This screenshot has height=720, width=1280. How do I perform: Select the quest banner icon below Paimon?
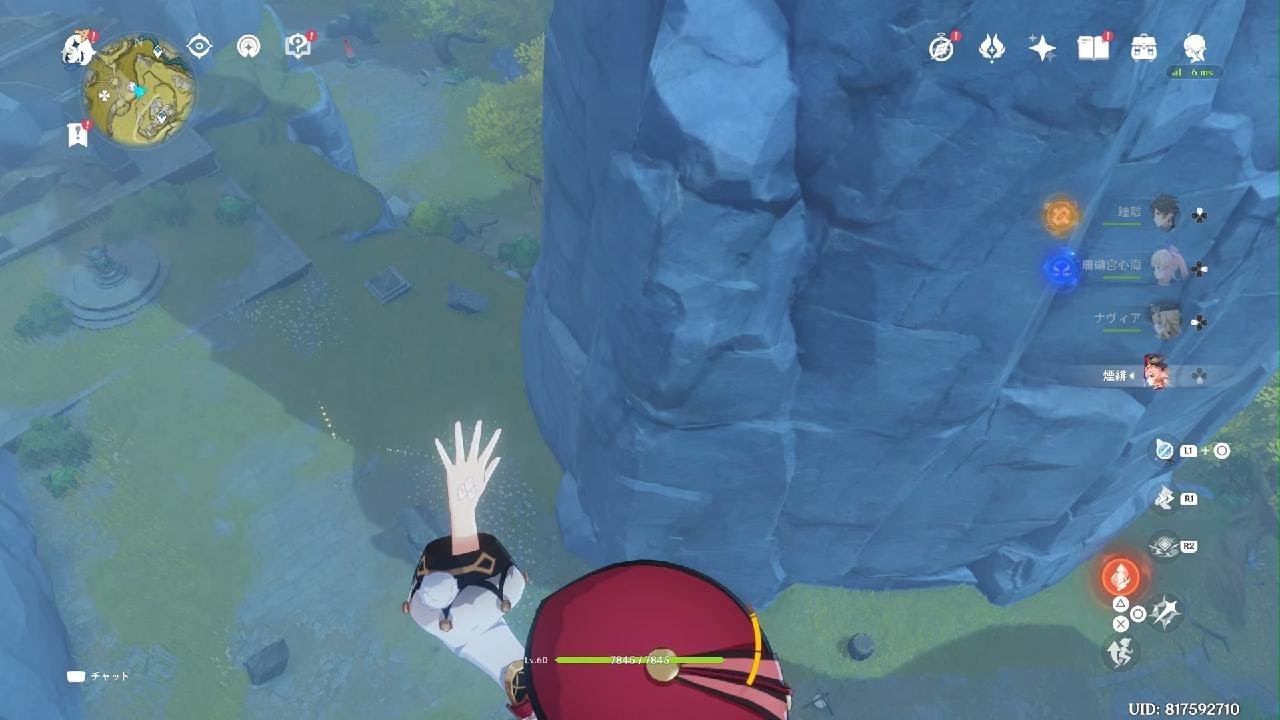pyautogui.click(x=78, y=134)
